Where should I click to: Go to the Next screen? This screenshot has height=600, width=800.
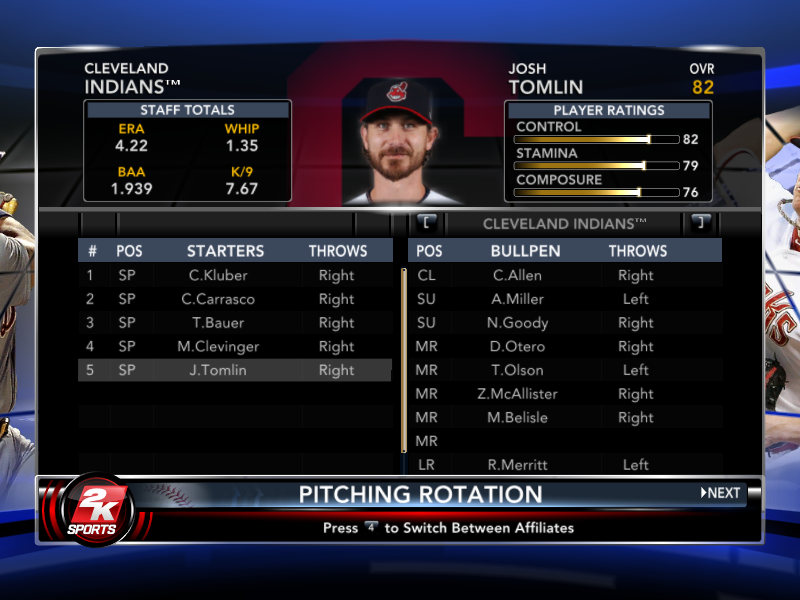tap(721, 493)
